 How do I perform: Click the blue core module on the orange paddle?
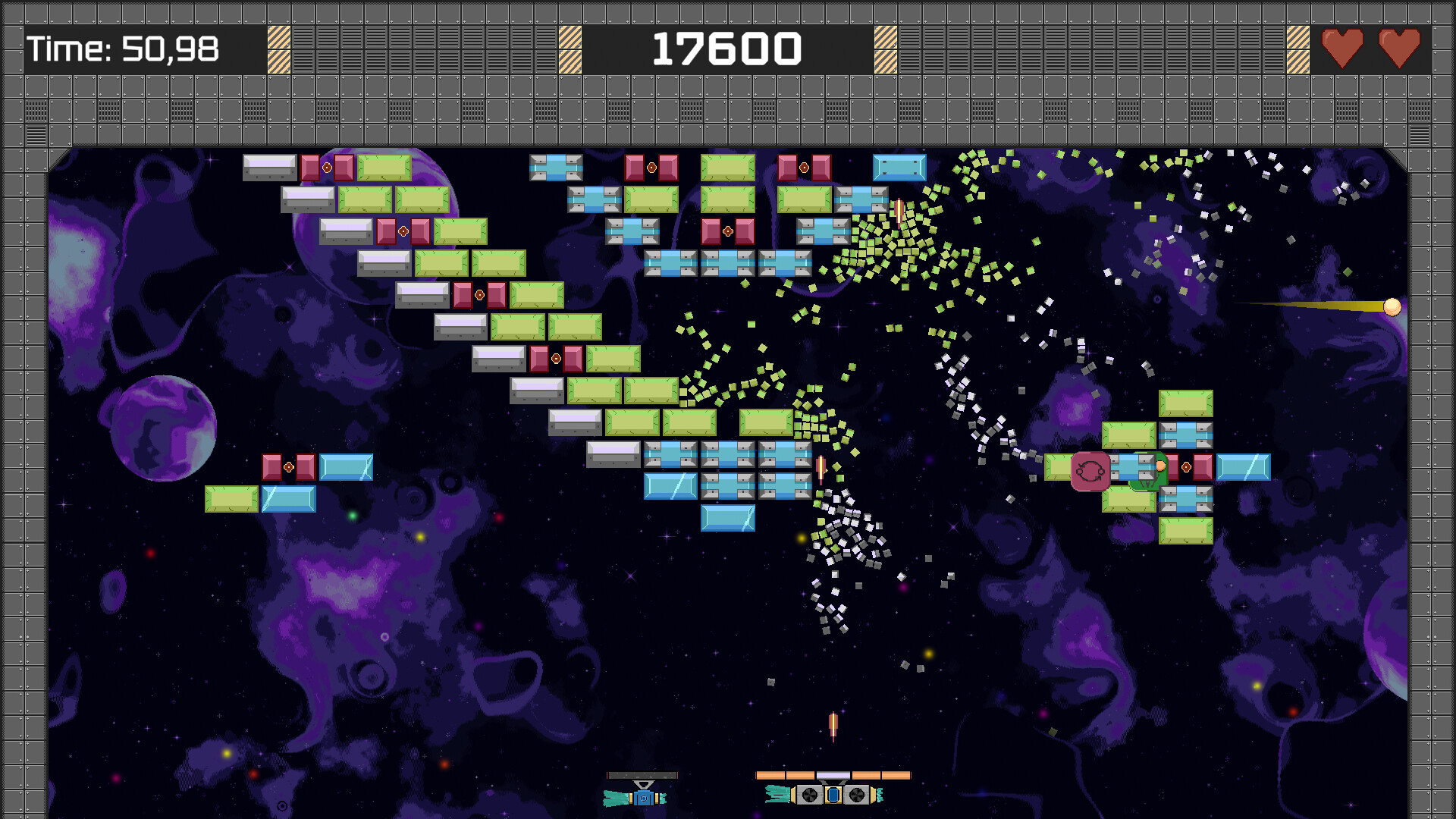832,795
